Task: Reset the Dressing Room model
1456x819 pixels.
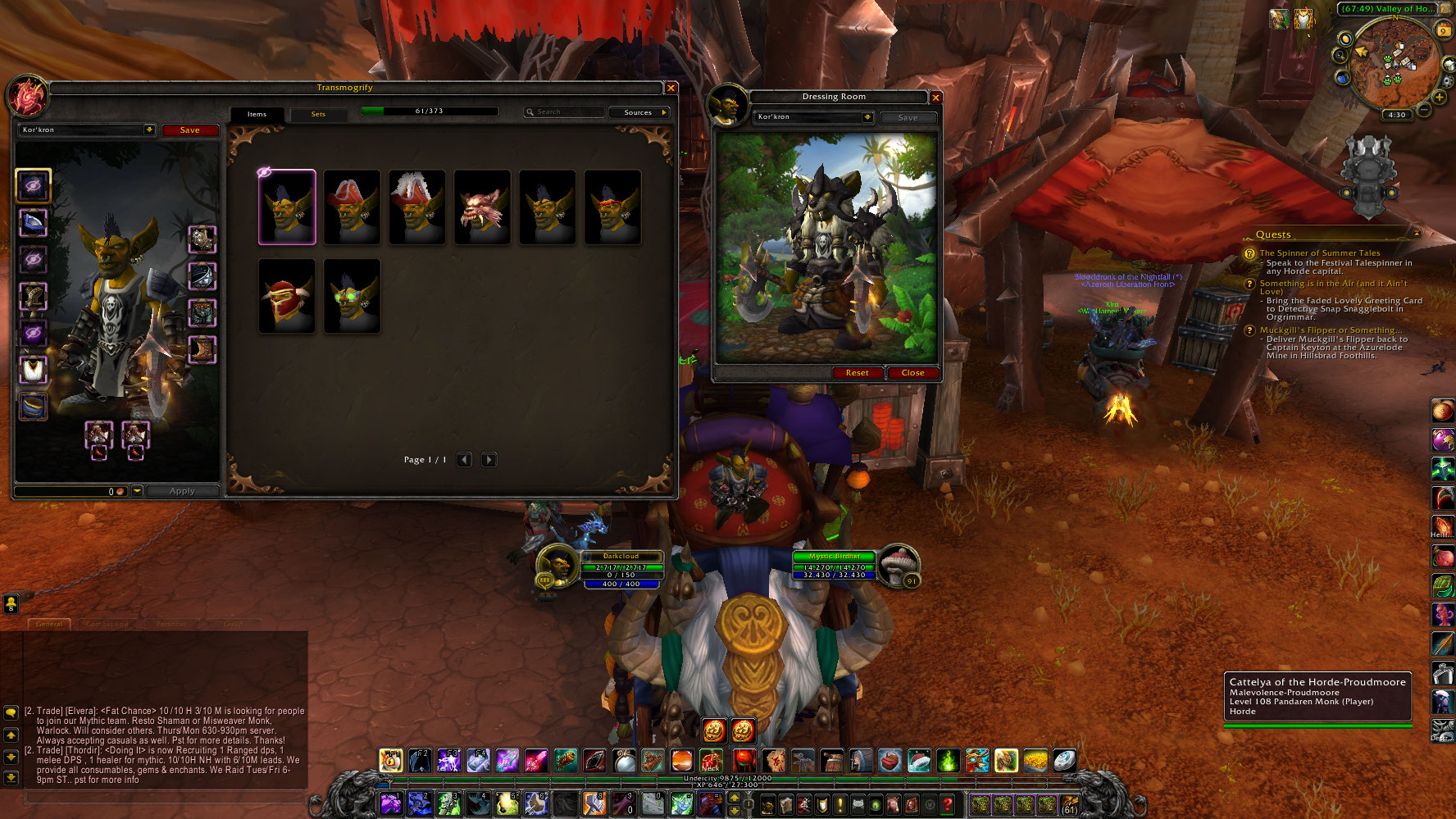Action: [857, 373]
